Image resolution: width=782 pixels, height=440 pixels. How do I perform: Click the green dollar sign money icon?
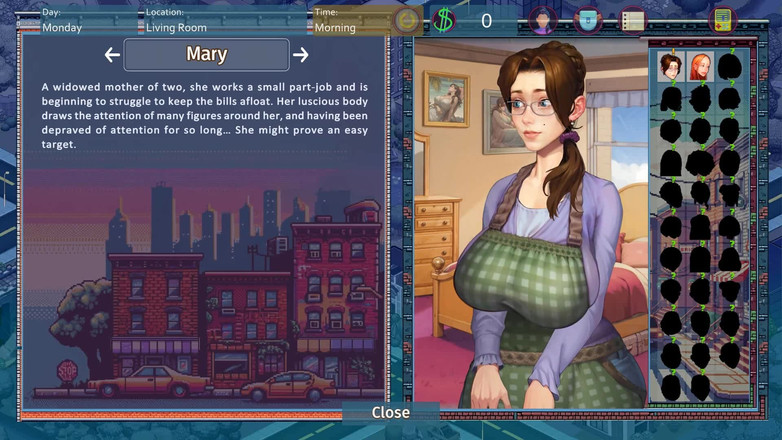pos(444,20)
